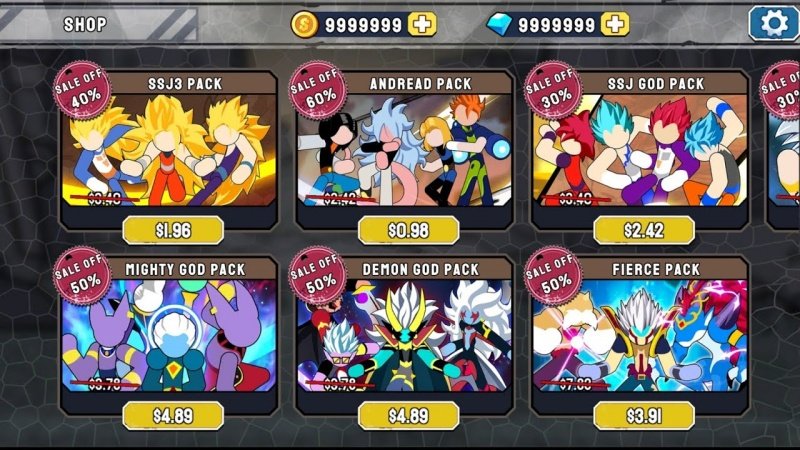Open the settings gear button
800x450 pixels.
773,23
